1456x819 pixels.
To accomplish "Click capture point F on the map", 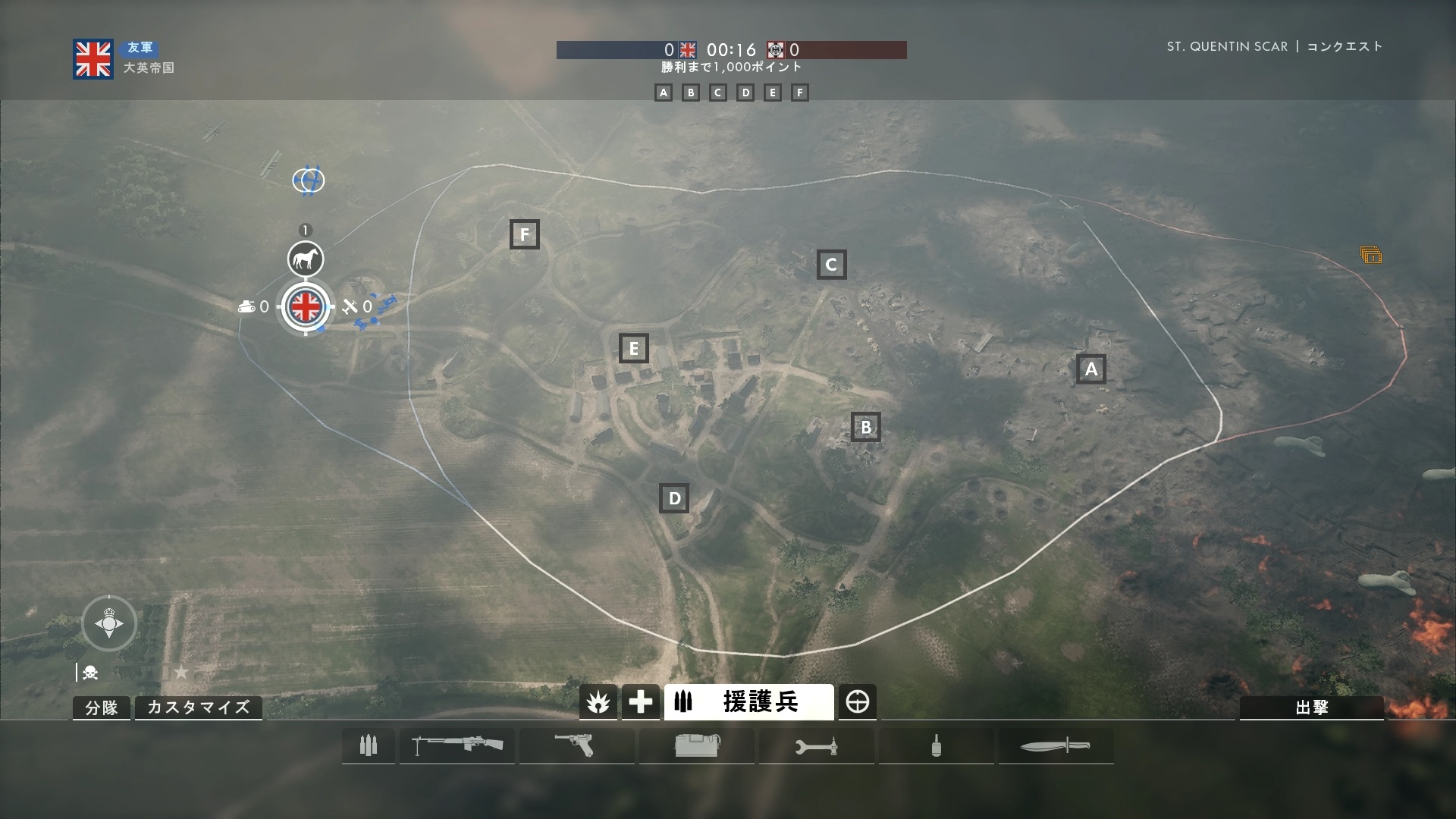I will (524, 234).
